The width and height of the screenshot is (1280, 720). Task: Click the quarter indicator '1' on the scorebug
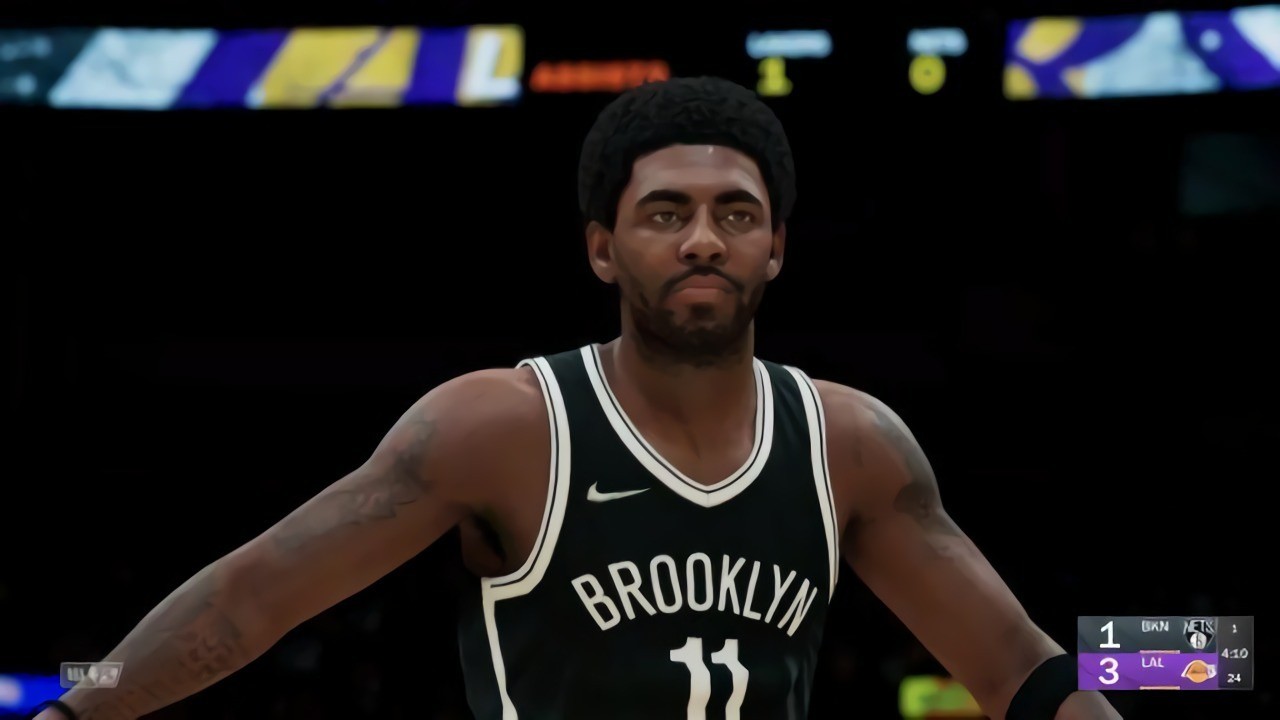click(1235, 628)
